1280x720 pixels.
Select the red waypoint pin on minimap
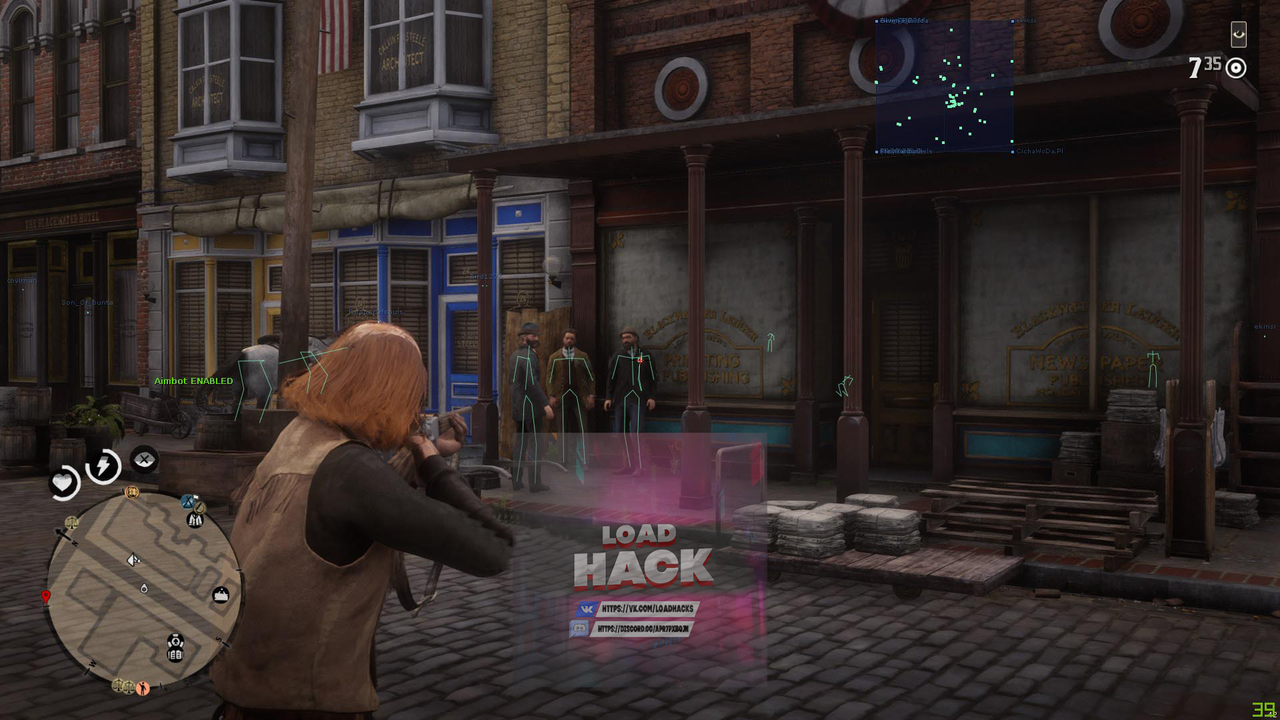pyautogui.click(x=45, y=597)
